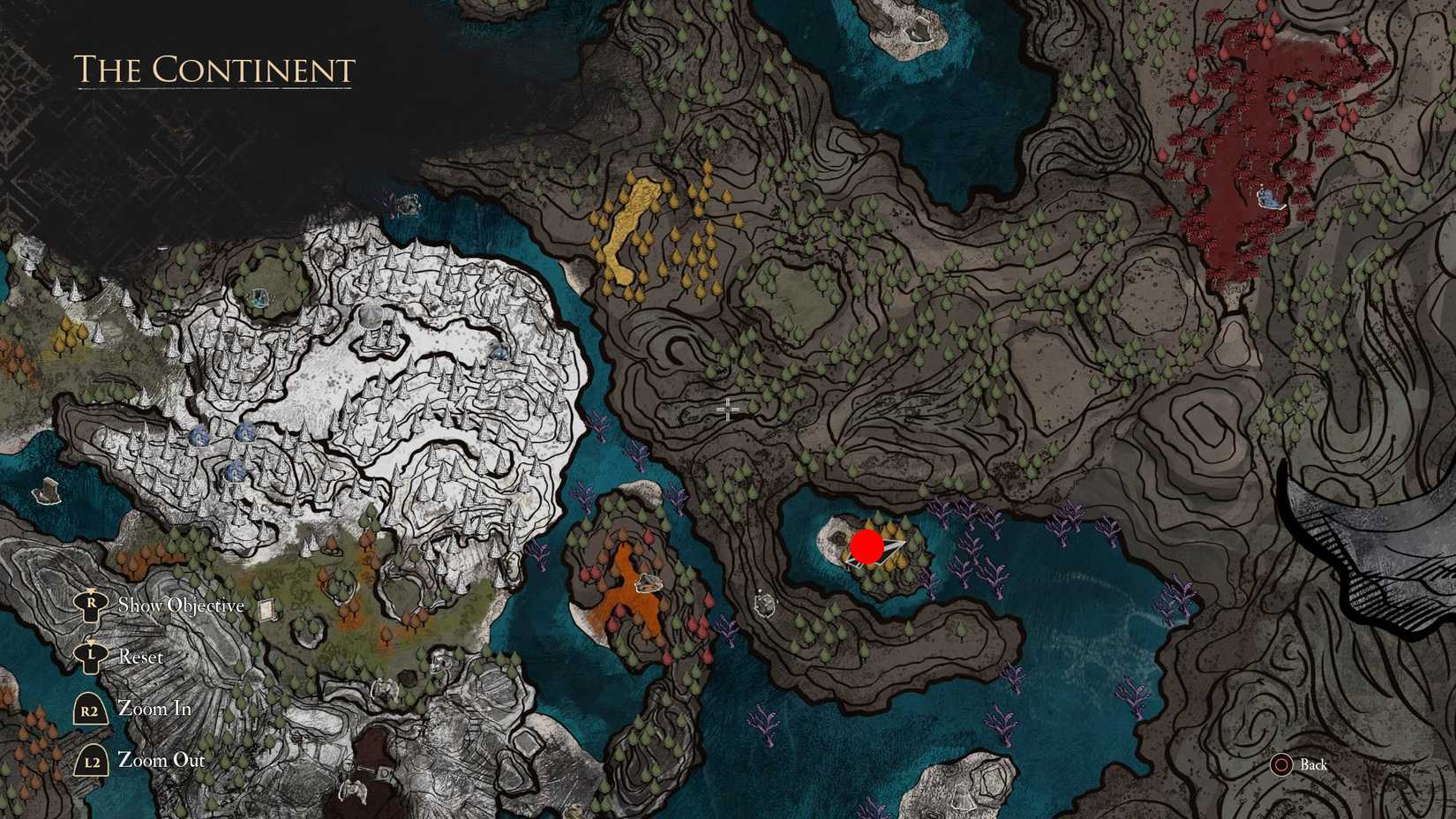The image size is (1456, 819).
Task: Click the domed tent landmark in the snowy mountains
Action: [x=372, y=318]
